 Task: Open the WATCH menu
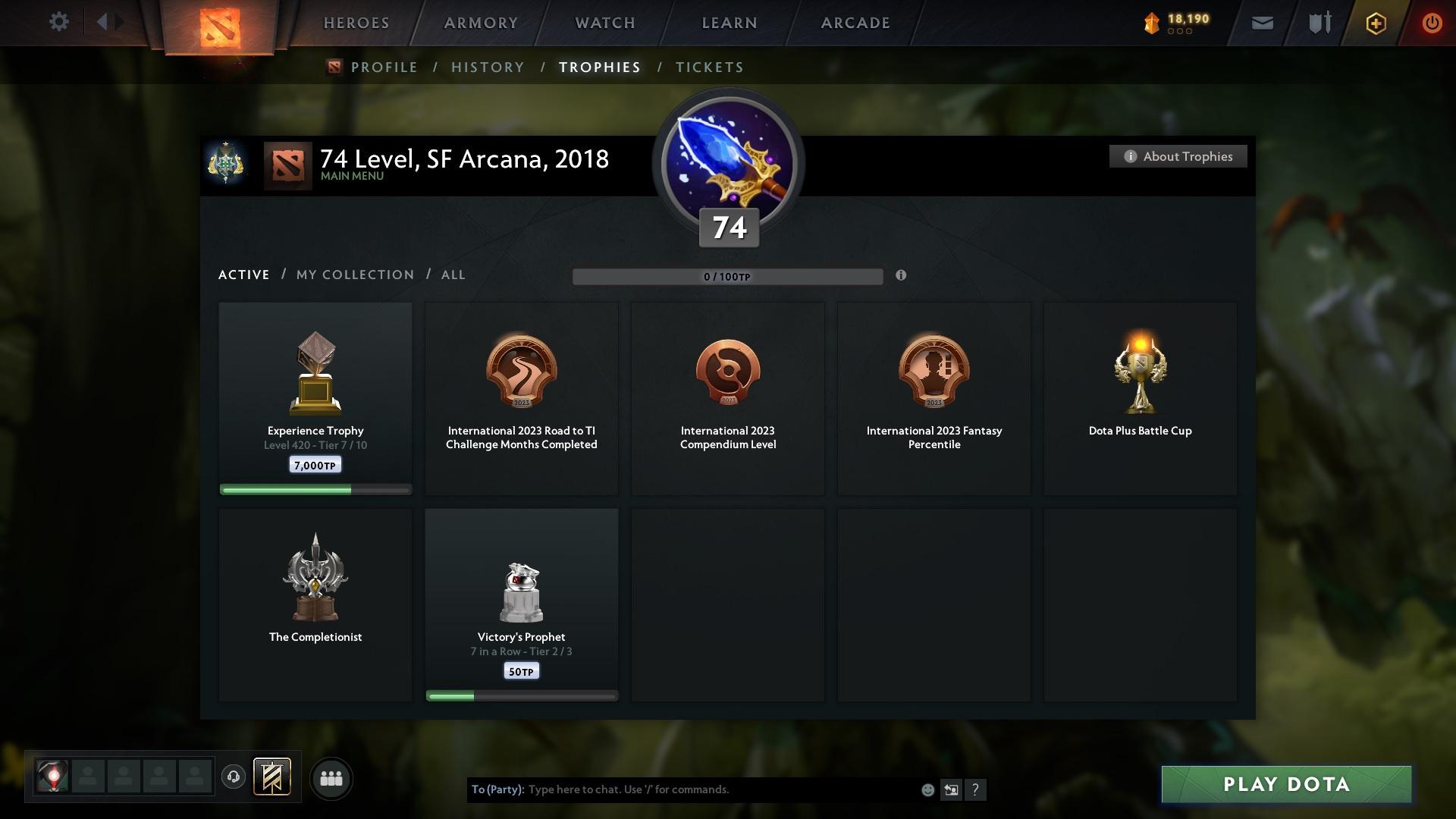point(603,23)
